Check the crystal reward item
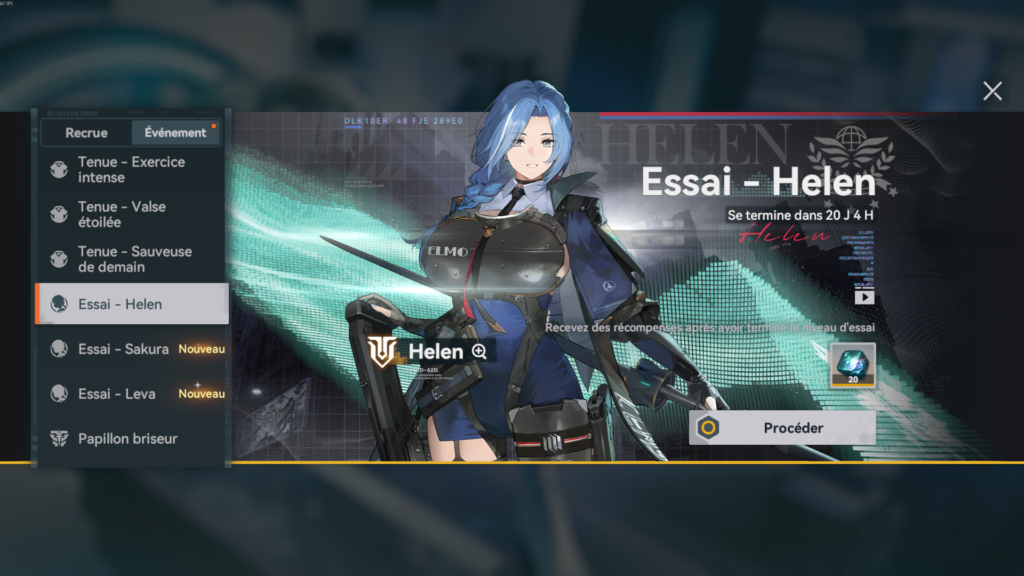The width and height of the screenshot is (1024, 576). pos(853,365)
